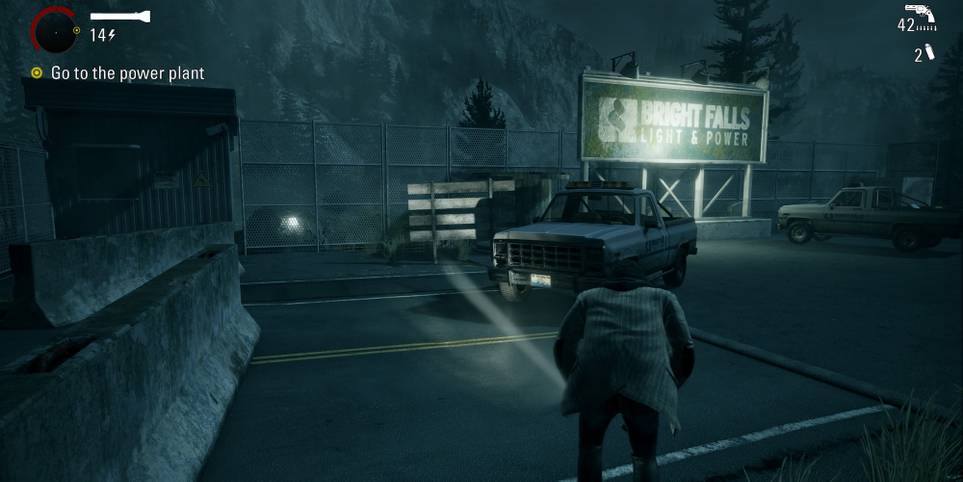Choose the revolver weapon icon
This screenshot has height=482, width=963.
[x=920, y=14]
